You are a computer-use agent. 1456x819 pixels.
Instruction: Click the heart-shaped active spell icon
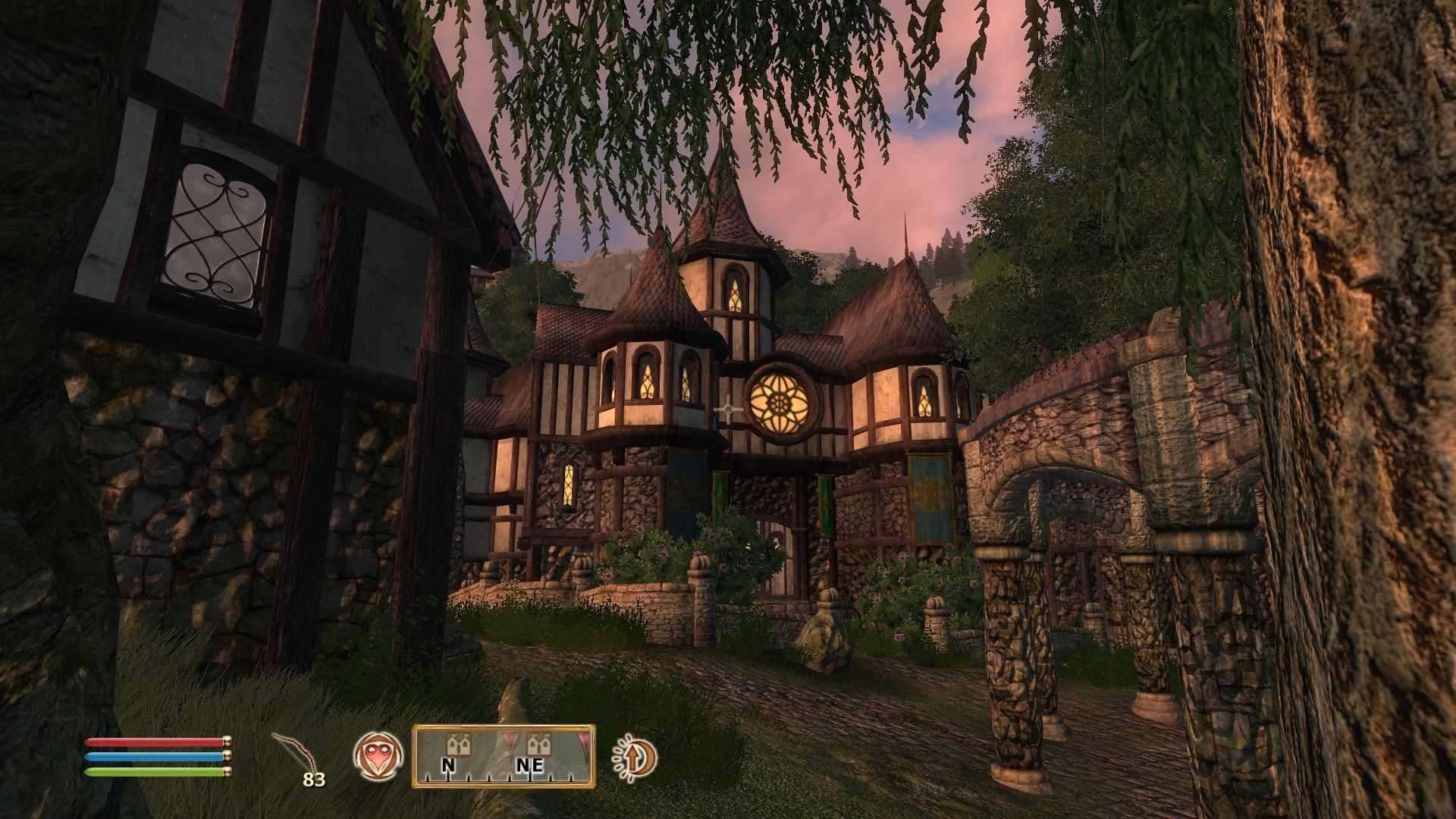coord(378,756)
